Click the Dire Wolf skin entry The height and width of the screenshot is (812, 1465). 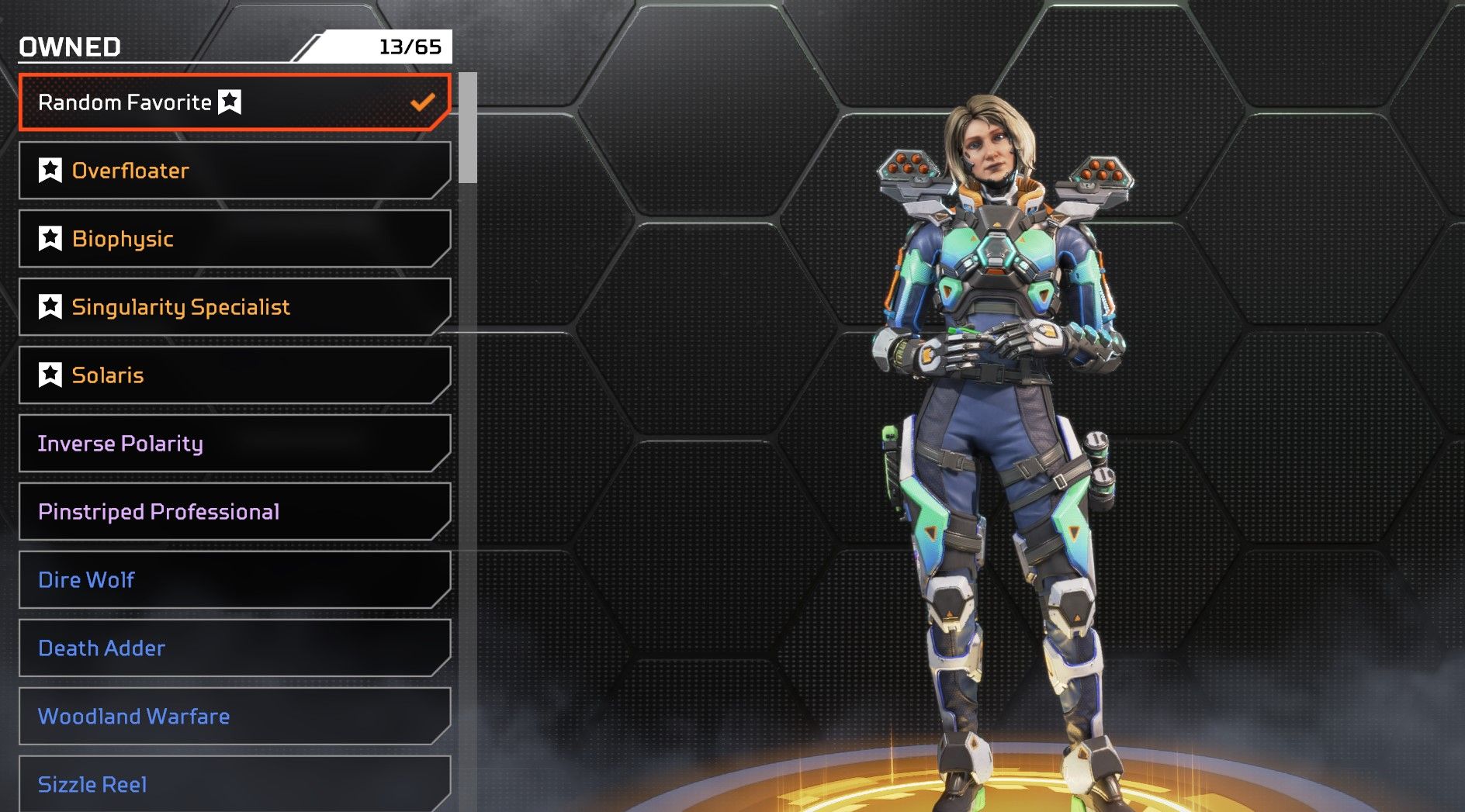coord(233,580)
